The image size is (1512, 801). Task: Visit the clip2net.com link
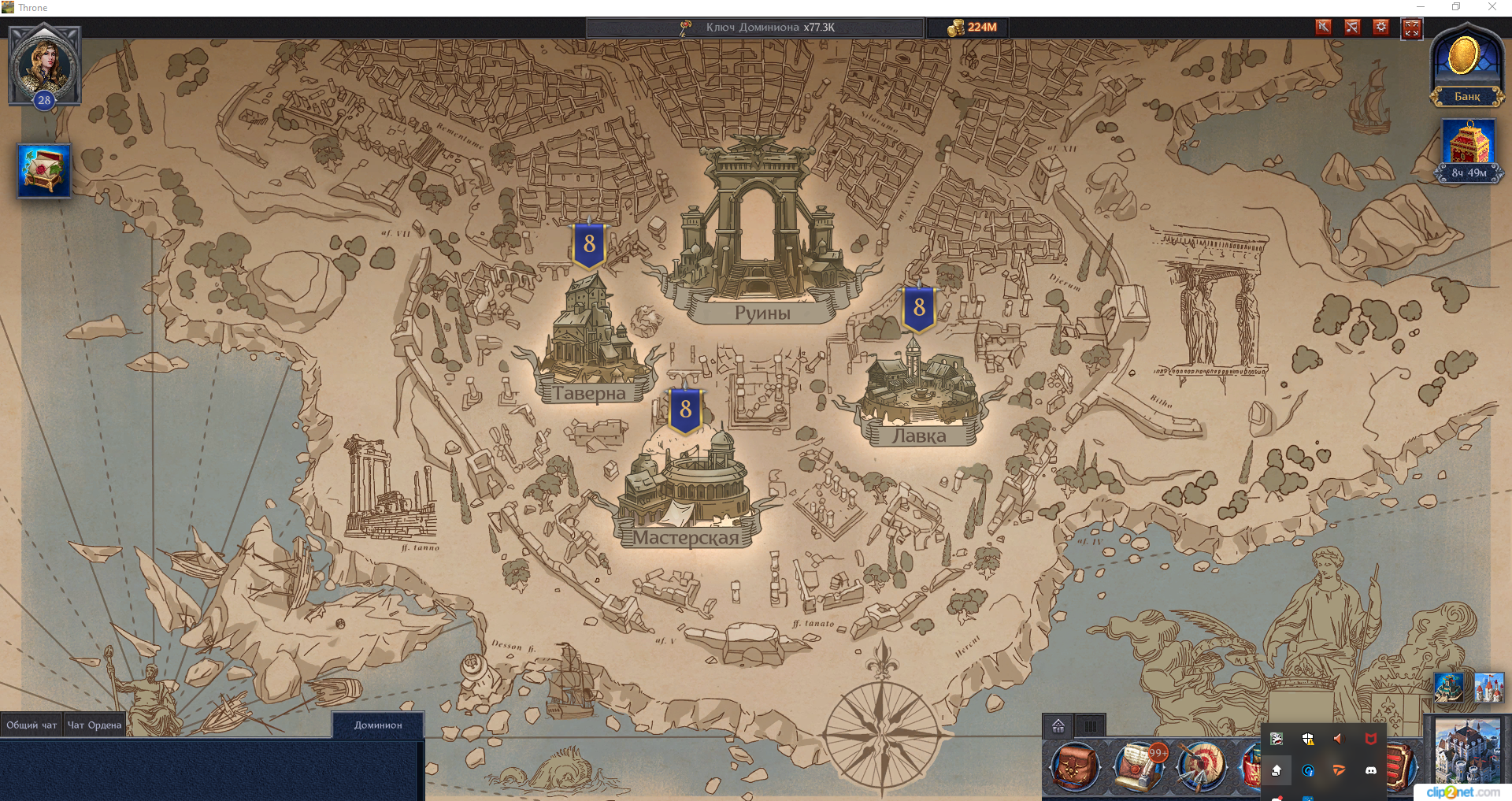tap(1462, 791)
